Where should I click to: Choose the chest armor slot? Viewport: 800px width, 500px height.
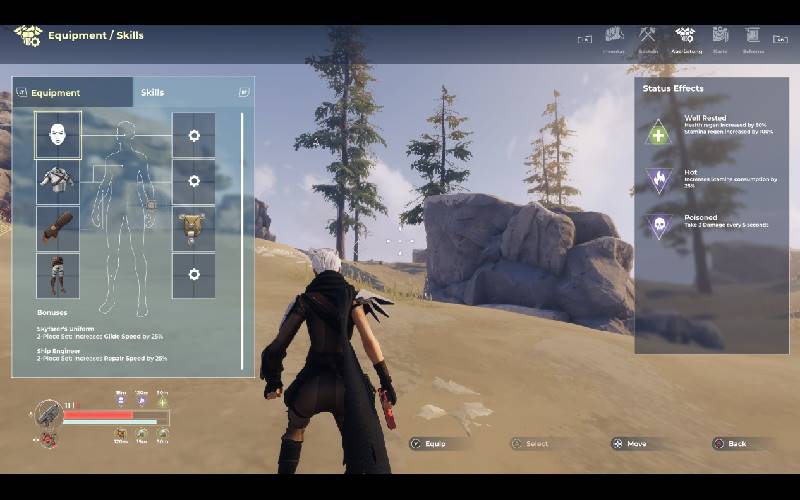pyautogui.click(x=58, y=181)
